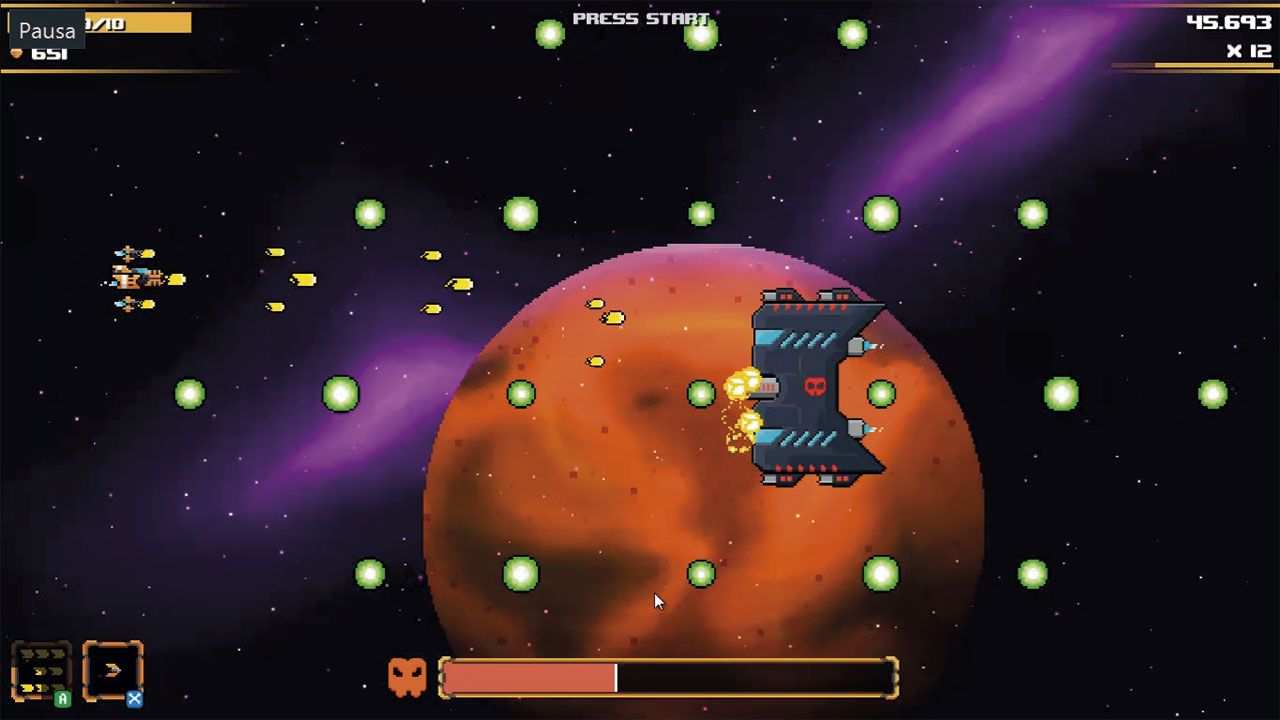Open the Pausa menu
Viewport: 1280px width, 720px height.
coord(48,30)
